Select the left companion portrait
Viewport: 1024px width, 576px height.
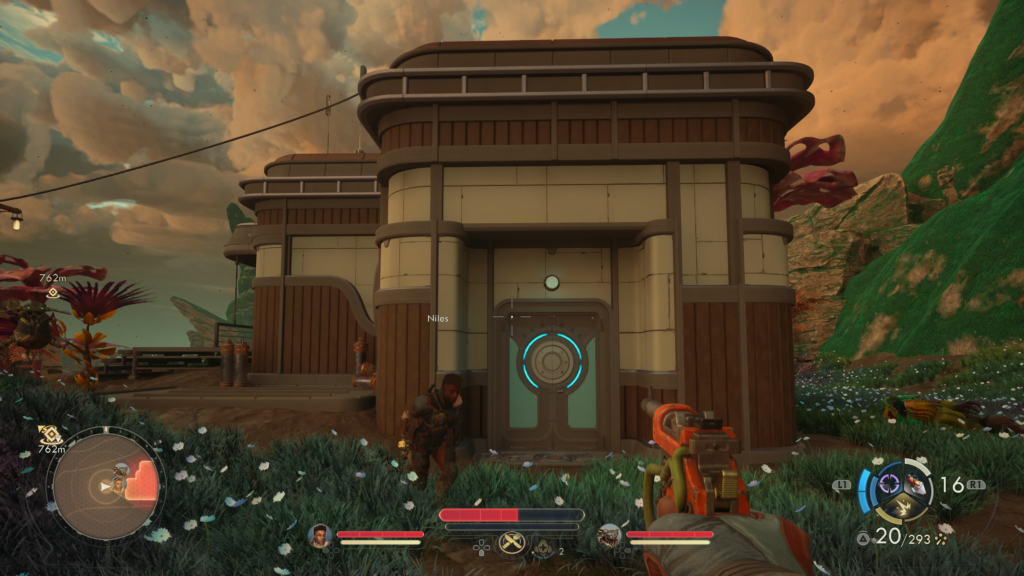320,536
